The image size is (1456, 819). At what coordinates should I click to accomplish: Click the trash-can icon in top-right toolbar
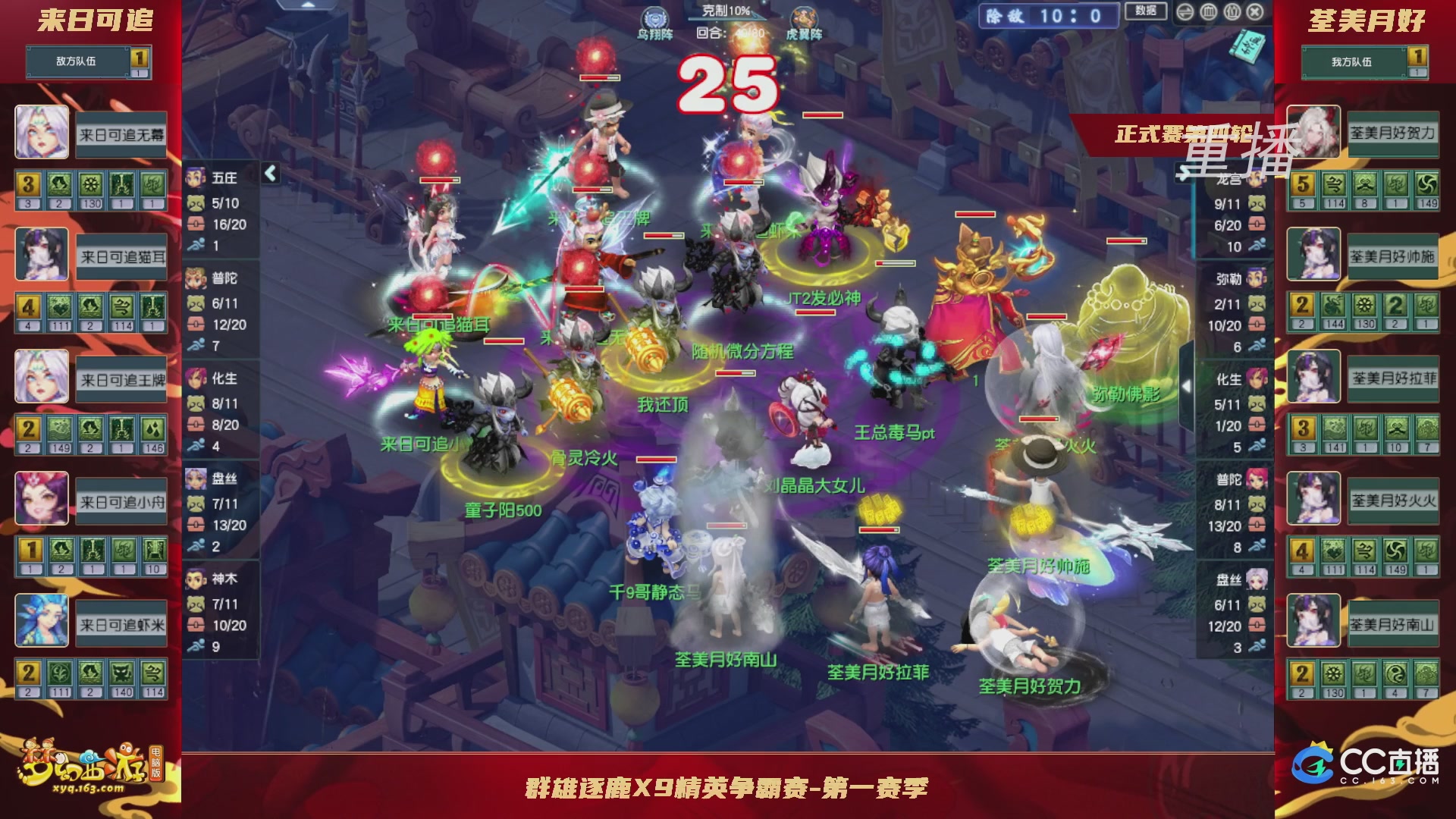click(1208, 11)
